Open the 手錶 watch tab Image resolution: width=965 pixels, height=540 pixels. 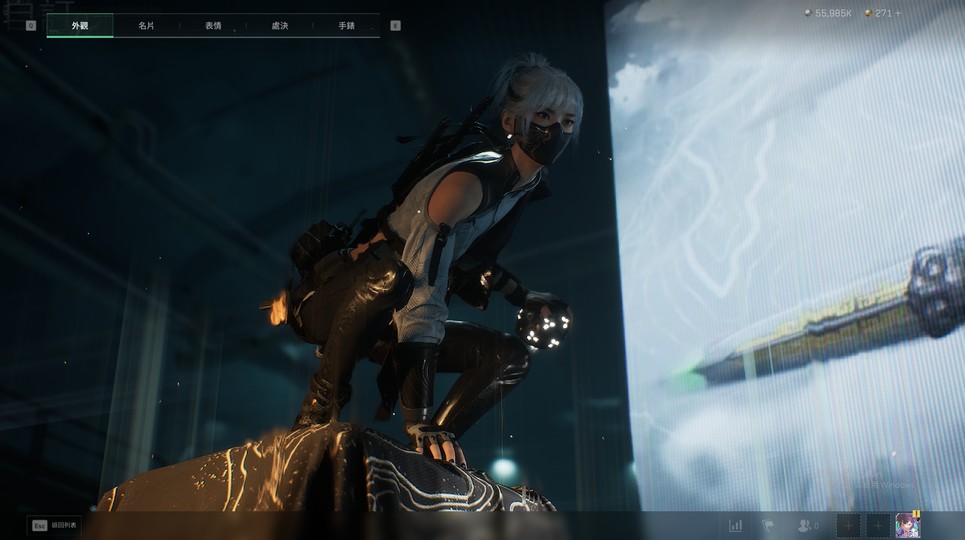[346, 25]
